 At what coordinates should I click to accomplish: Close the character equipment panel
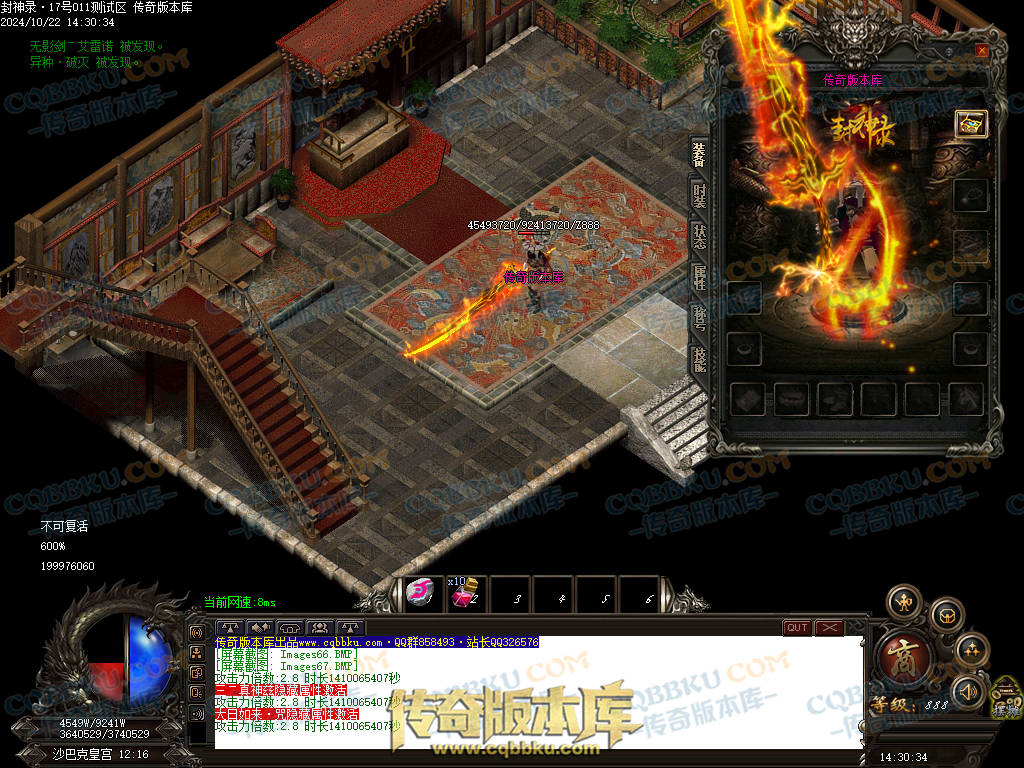[x=981, y=50]
